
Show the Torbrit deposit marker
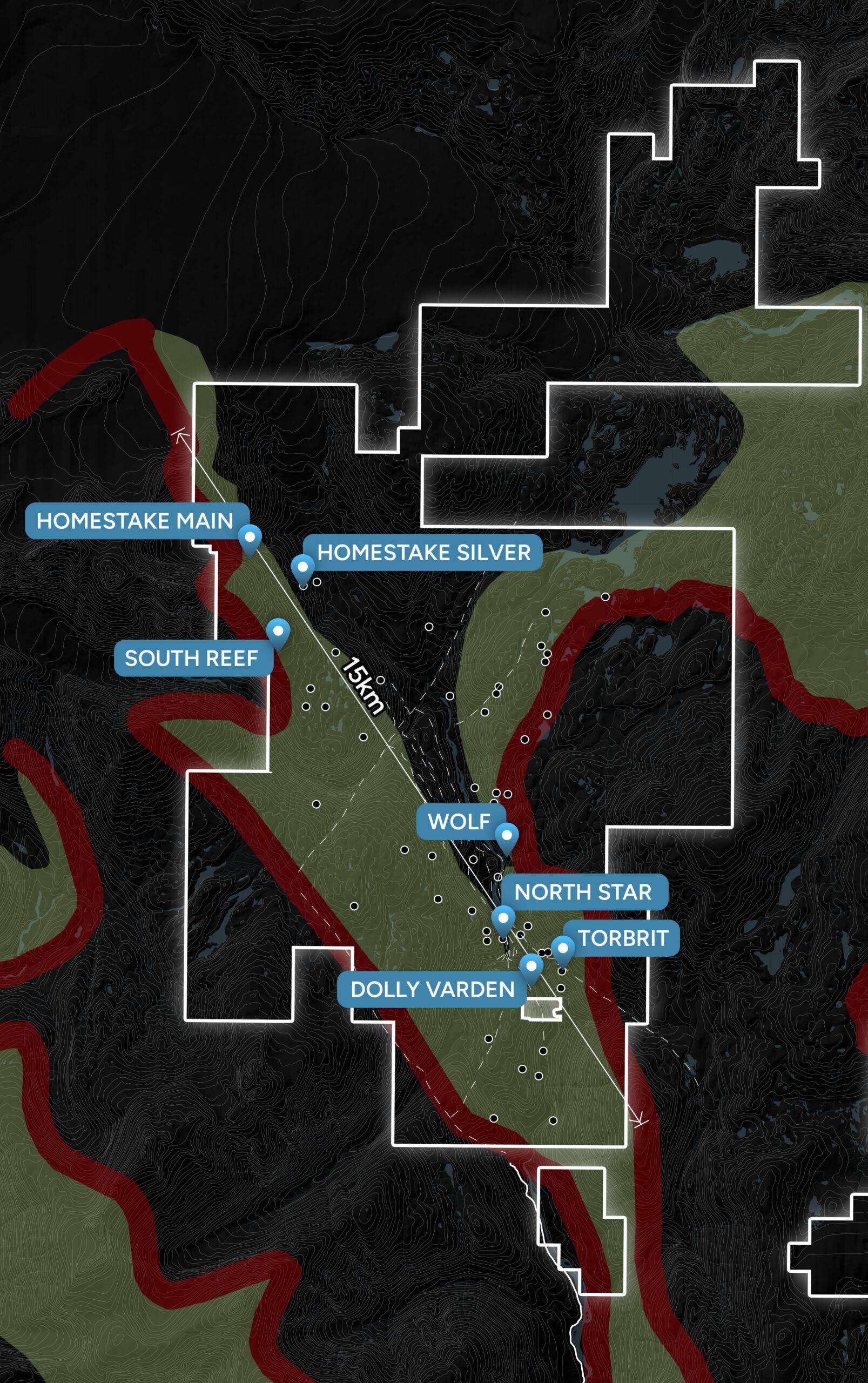point(563,948)
